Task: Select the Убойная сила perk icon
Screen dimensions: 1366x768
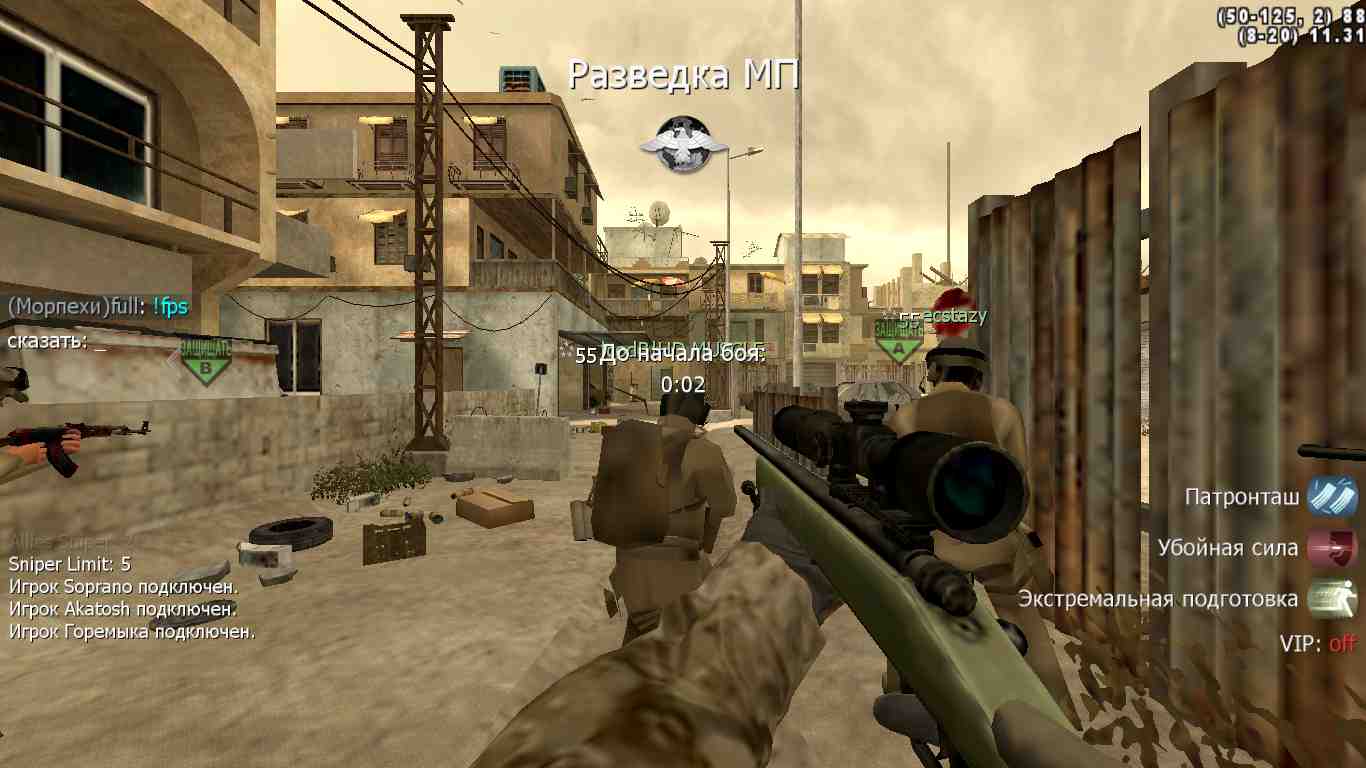Action: coord(1332,548)
